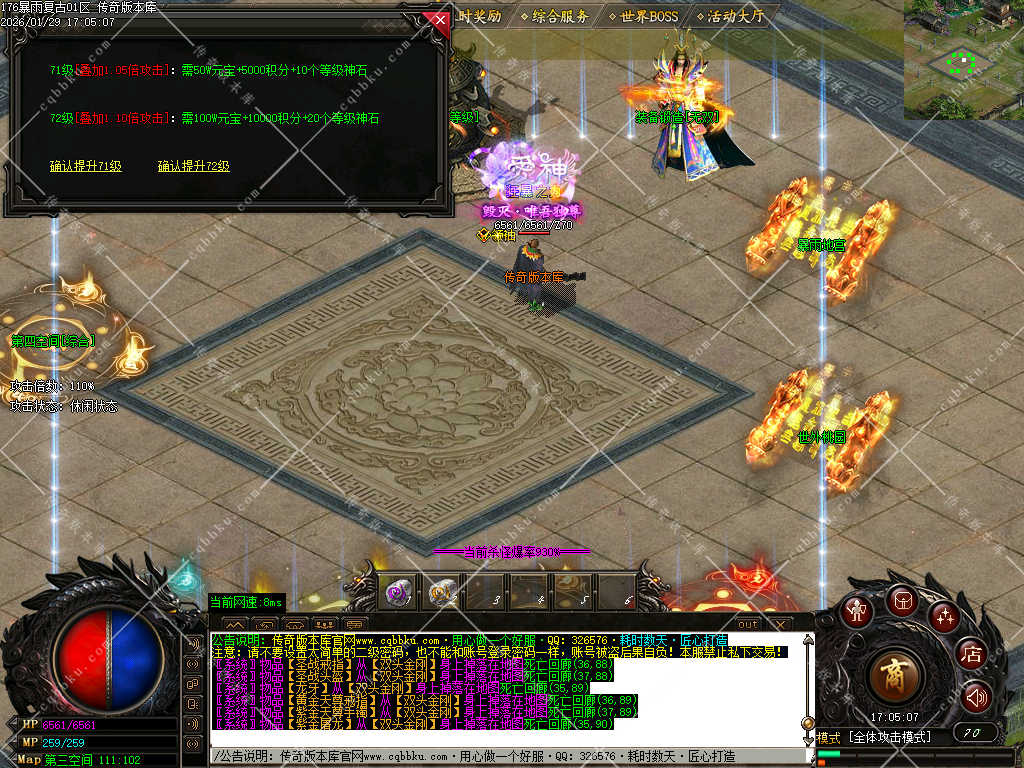Toggle the sound speaker icon
Viewport: 1024px width, 768px height.
pos(975,697)
